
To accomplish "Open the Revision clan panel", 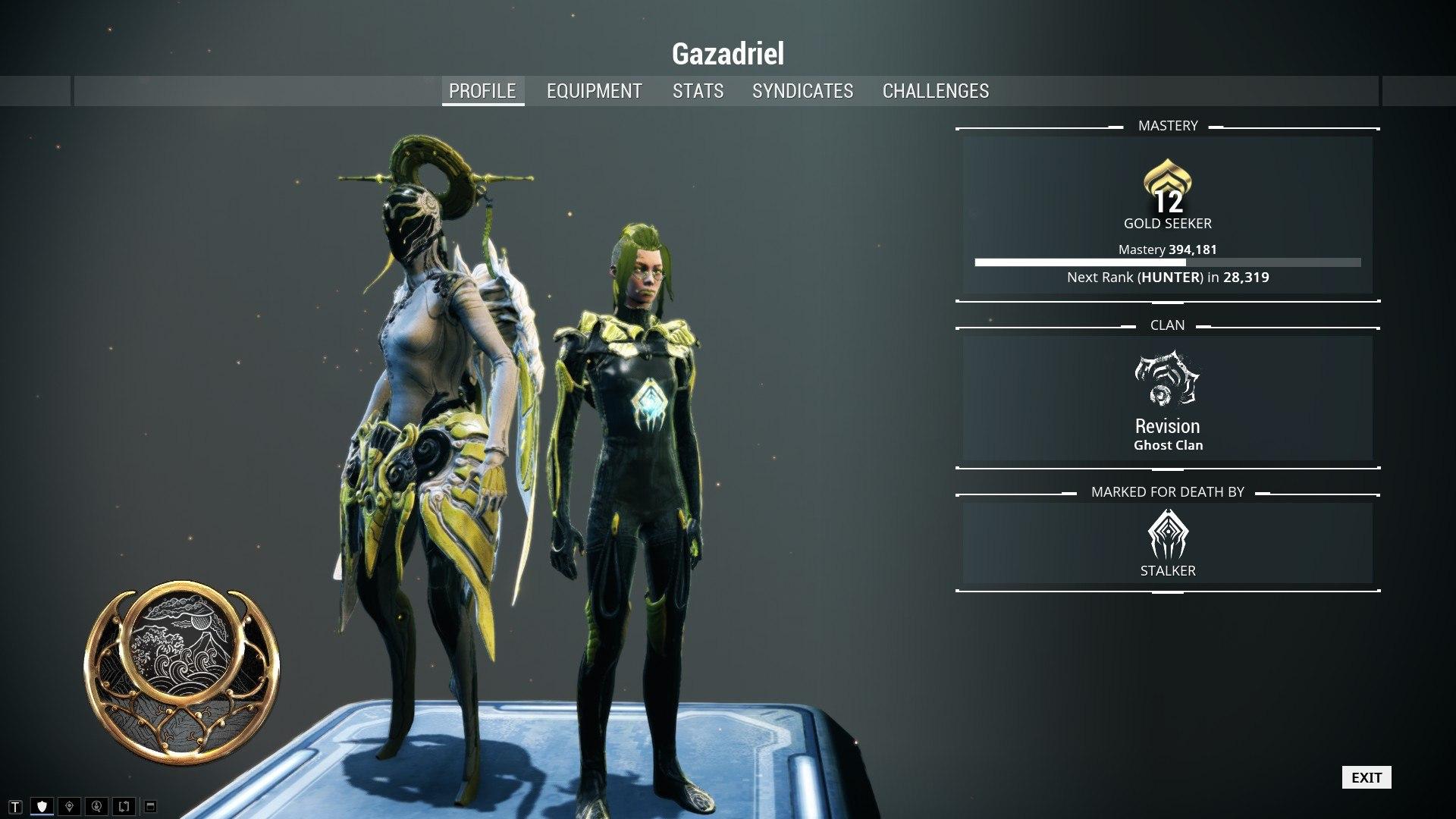I will coord(1167,399).
